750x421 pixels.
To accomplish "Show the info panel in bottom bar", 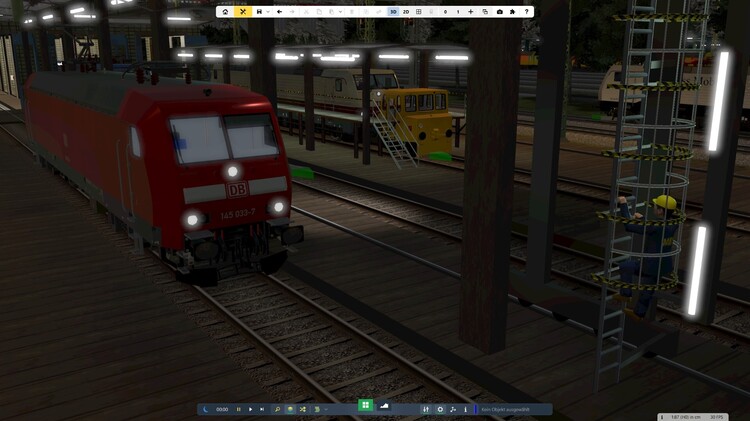I will 466,409.
